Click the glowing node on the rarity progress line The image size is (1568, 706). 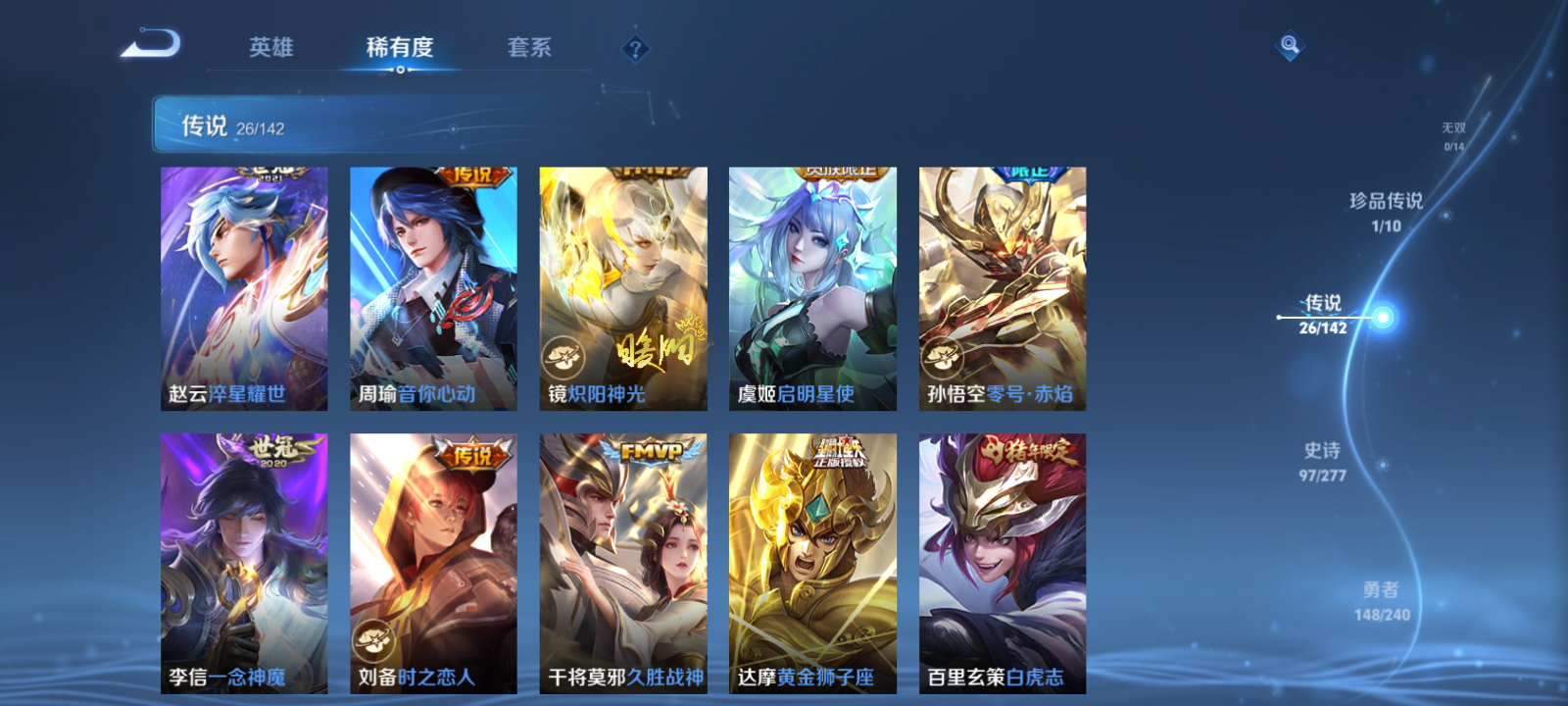pyautogui.click(x=1381, y=315)
